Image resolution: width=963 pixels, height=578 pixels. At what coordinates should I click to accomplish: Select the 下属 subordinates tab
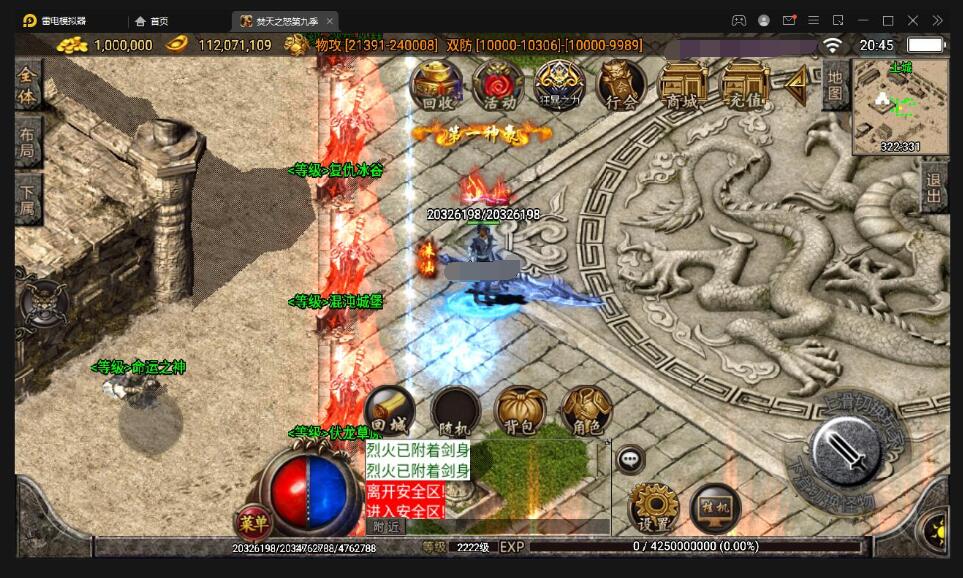point(28,197)
